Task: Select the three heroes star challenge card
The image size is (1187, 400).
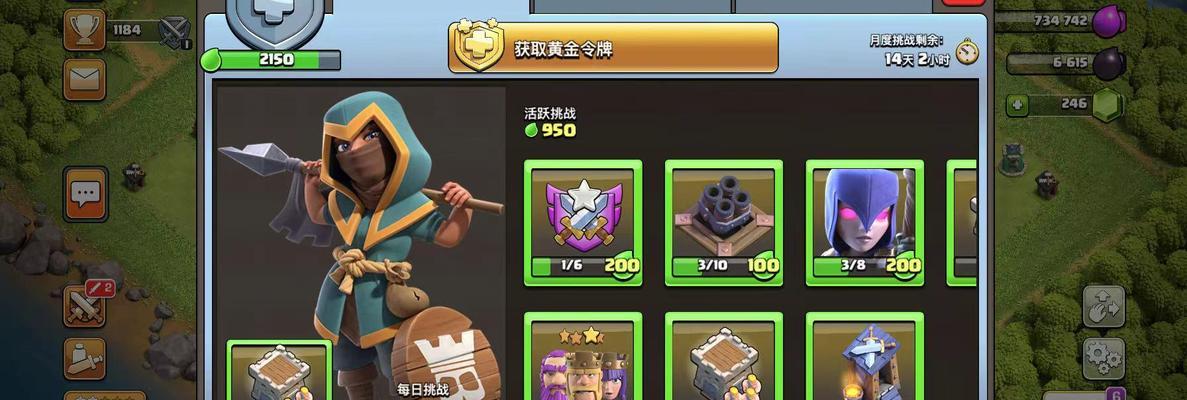Action: [583, 358]
